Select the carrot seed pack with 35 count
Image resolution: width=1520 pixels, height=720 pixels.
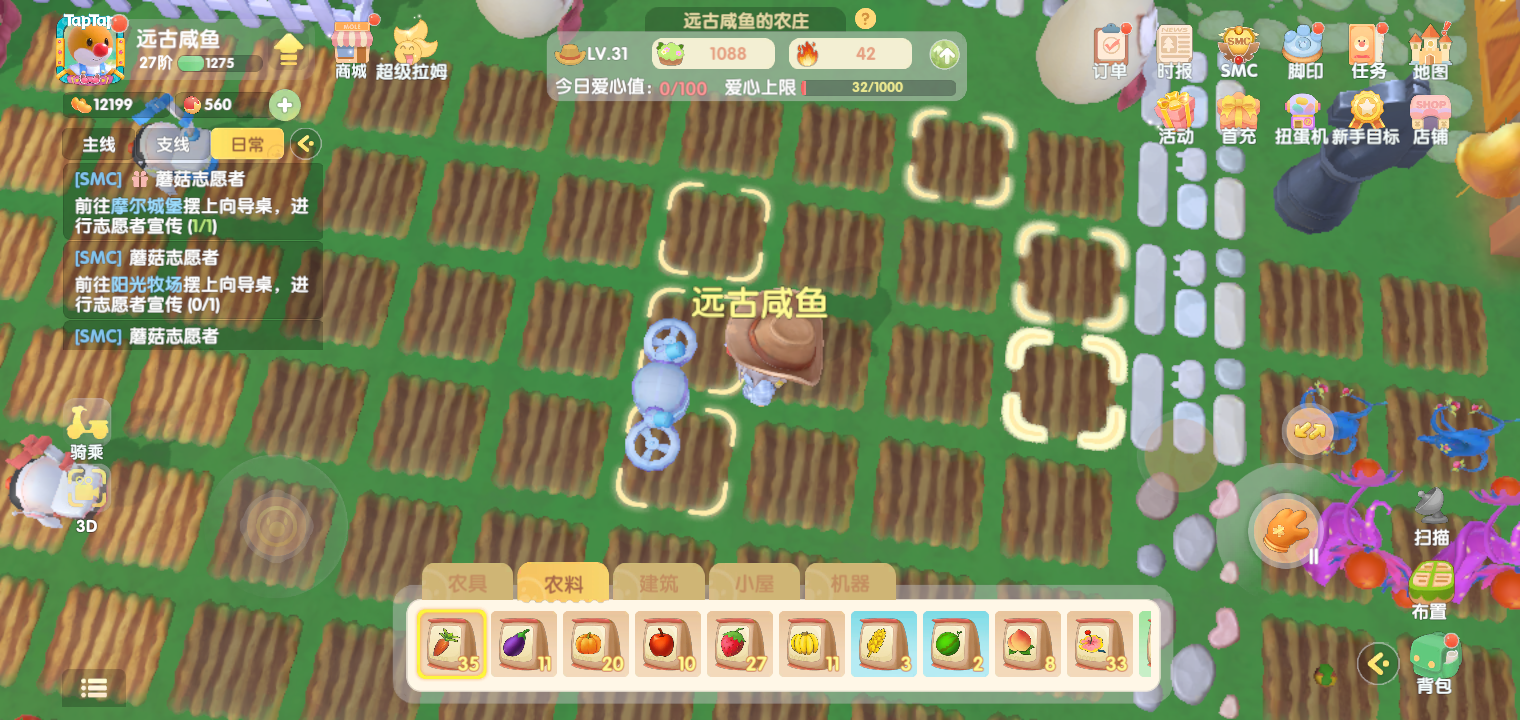coord(452,644)
